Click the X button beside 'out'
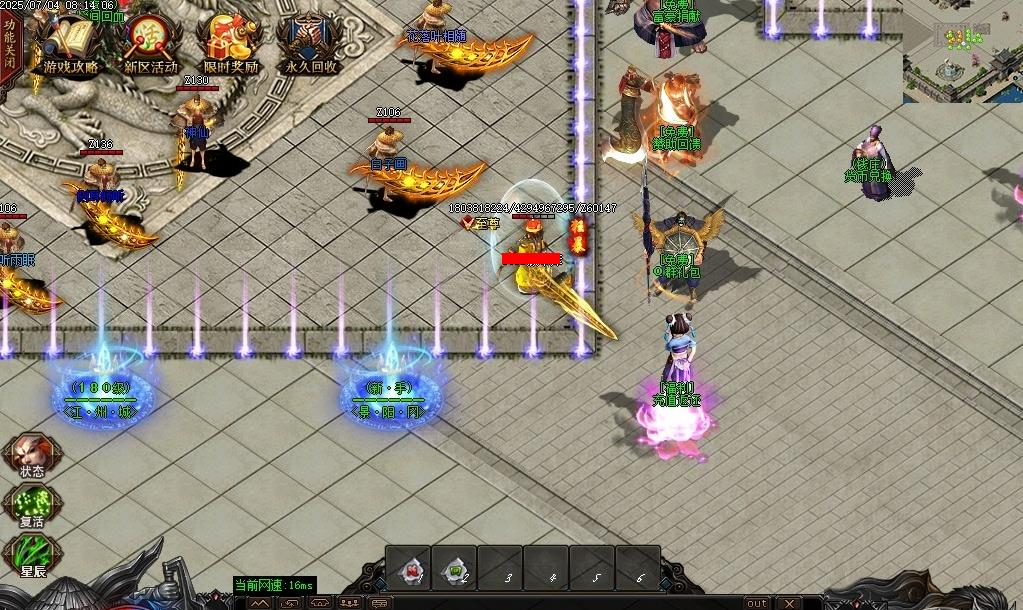Screen dimensions: 1023x610 789,603
